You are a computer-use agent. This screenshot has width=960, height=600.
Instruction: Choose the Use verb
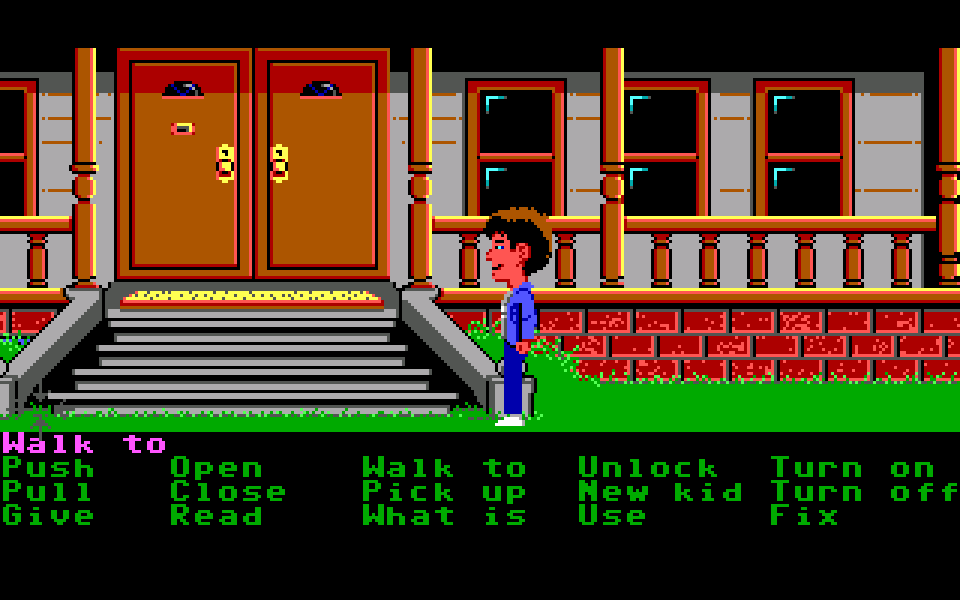[612, 516]
